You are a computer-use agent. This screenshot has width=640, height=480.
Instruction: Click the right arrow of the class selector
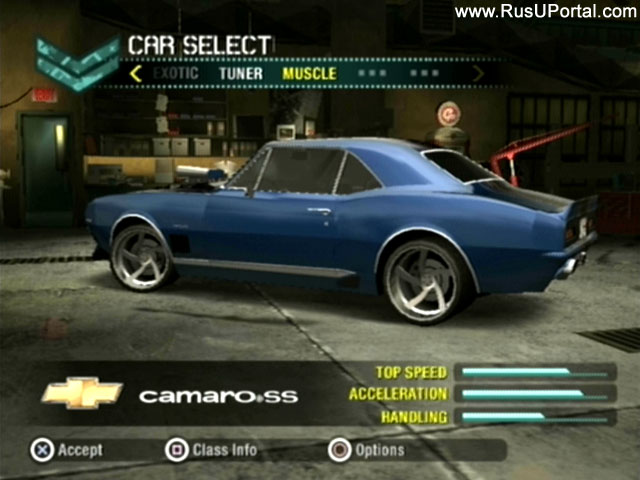[478, 73]
